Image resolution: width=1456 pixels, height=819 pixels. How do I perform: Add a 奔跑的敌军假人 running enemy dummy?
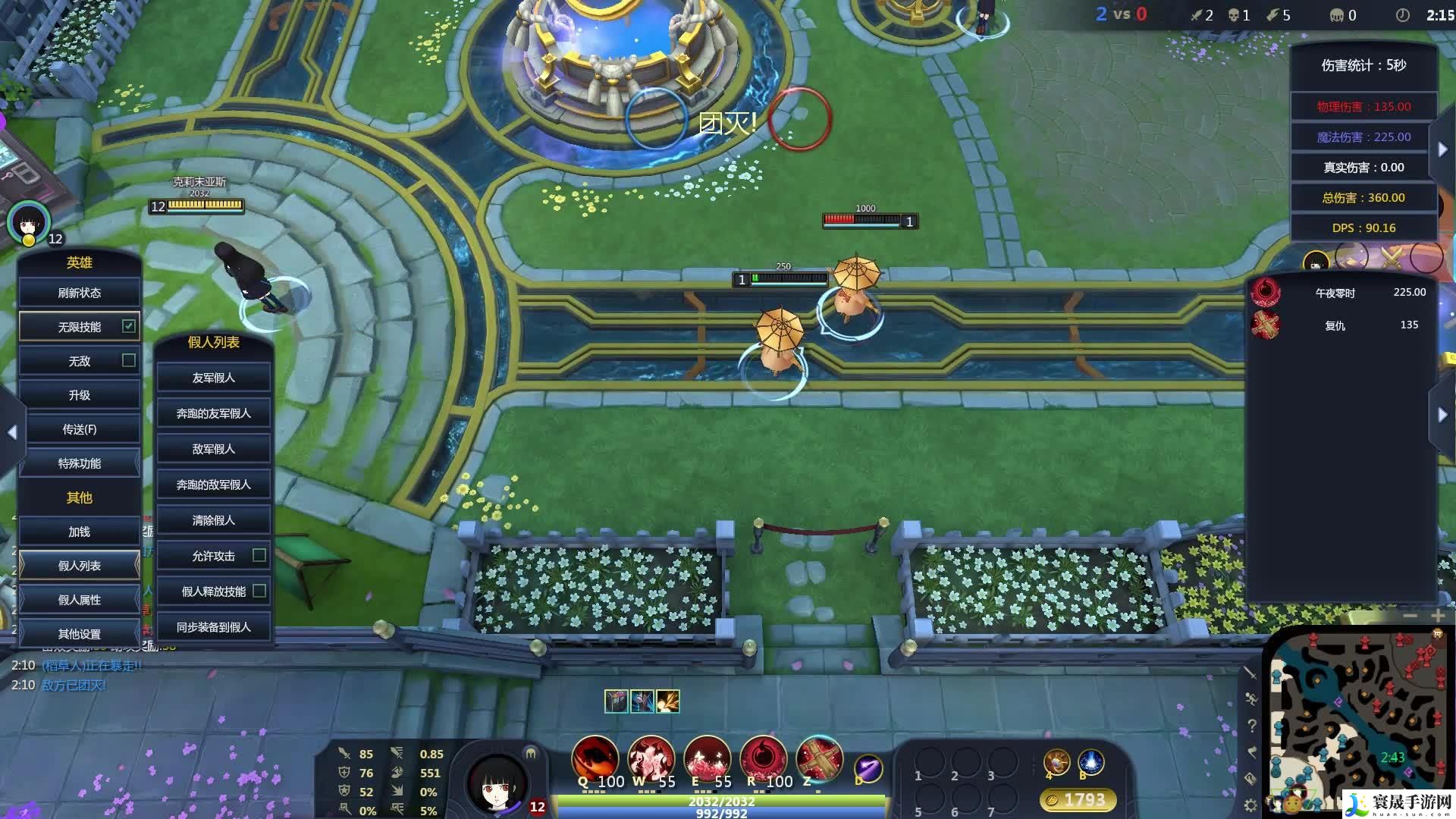(213, 485)
